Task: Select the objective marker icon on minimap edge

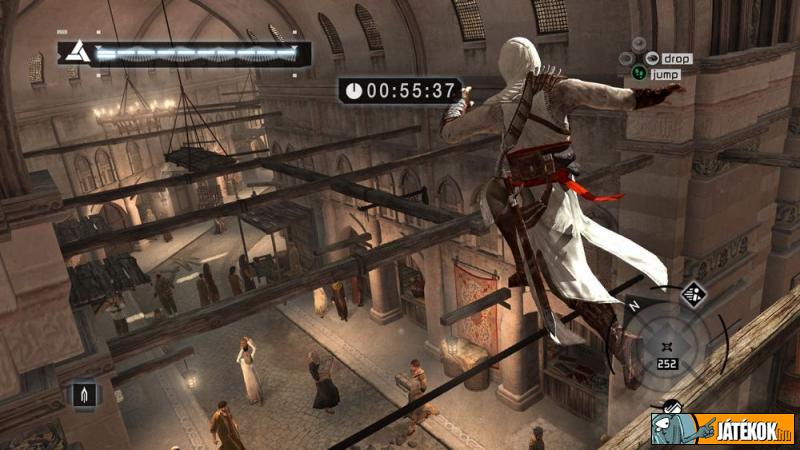Action: click(694, 294)
